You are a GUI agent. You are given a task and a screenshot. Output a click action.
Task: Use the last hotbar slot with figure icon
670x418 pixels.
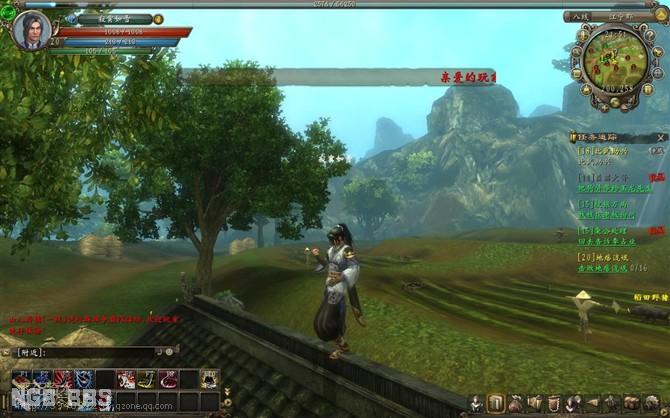[x=210, y=378]
